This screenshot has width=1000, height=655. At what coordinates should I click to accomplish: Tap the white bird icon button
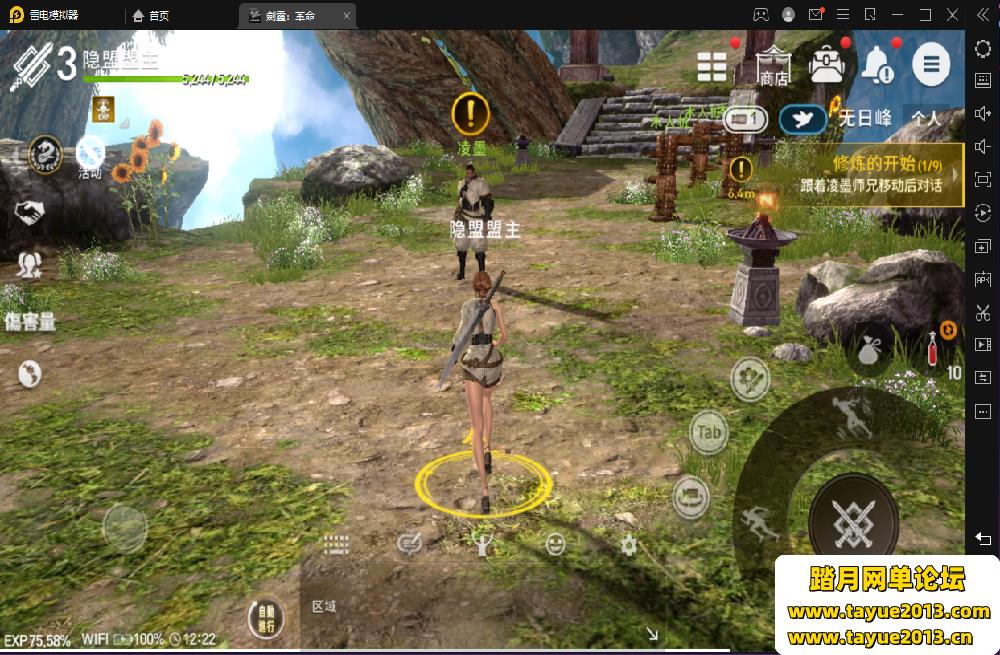[x=803, y=120]
